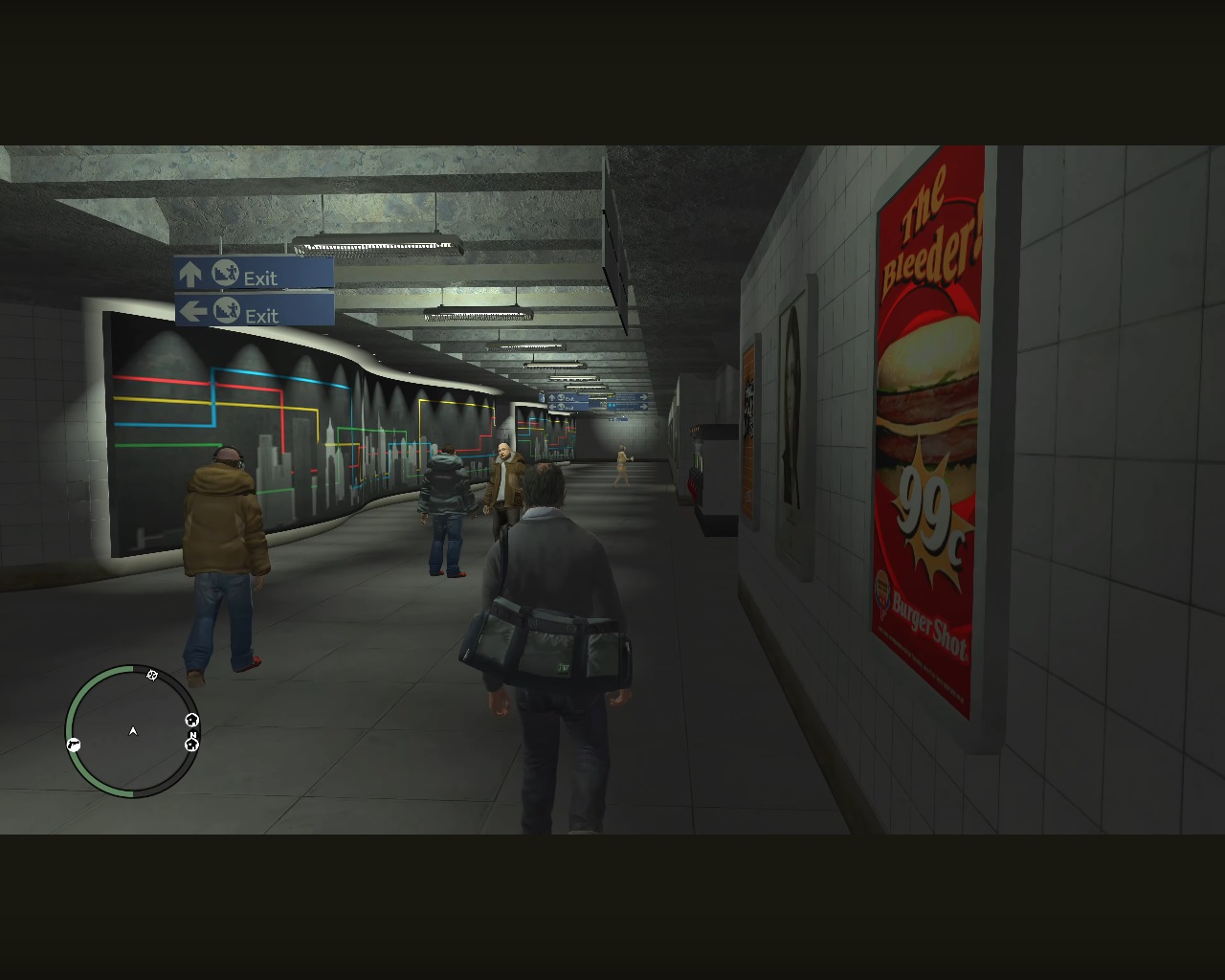Click the player arrow in the radar
This screenshot has height=980, width=1225.
click(133, 731)
